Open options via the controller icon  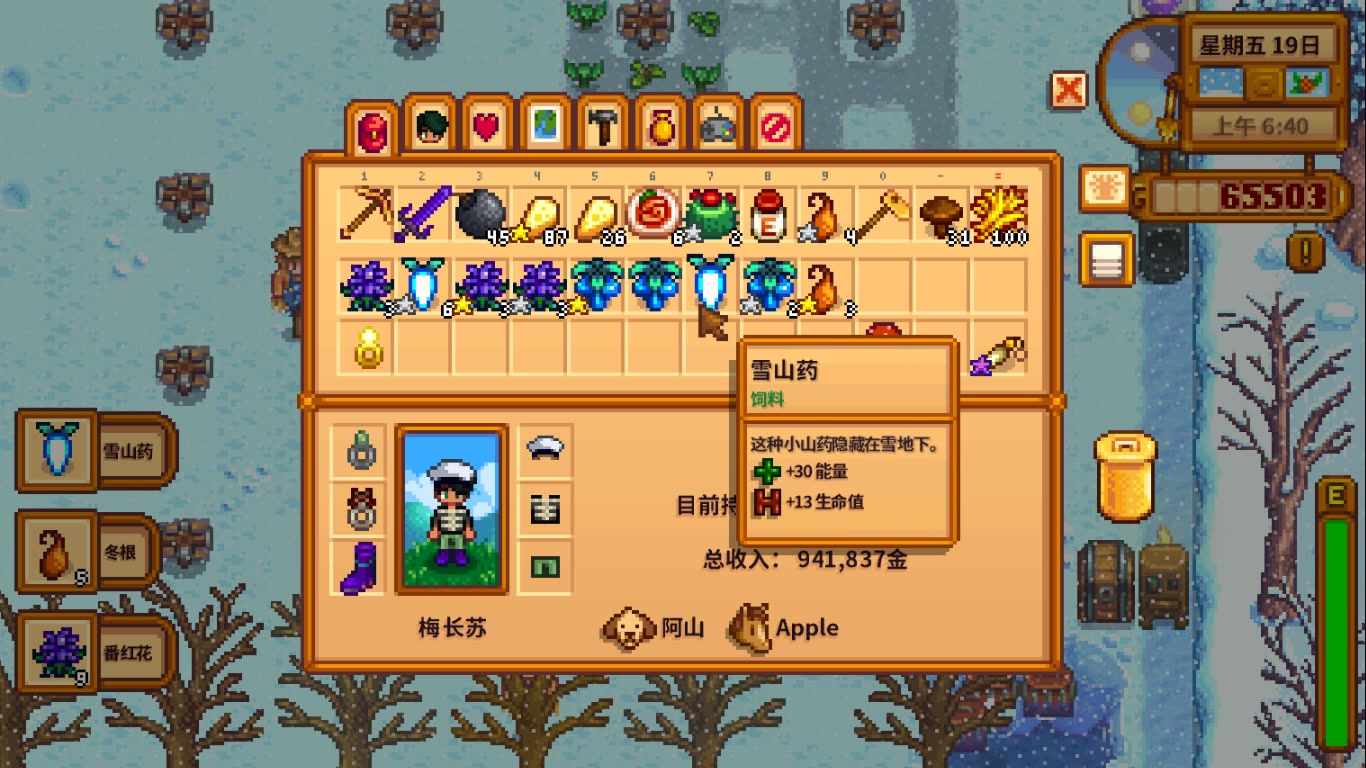[714, 125]
